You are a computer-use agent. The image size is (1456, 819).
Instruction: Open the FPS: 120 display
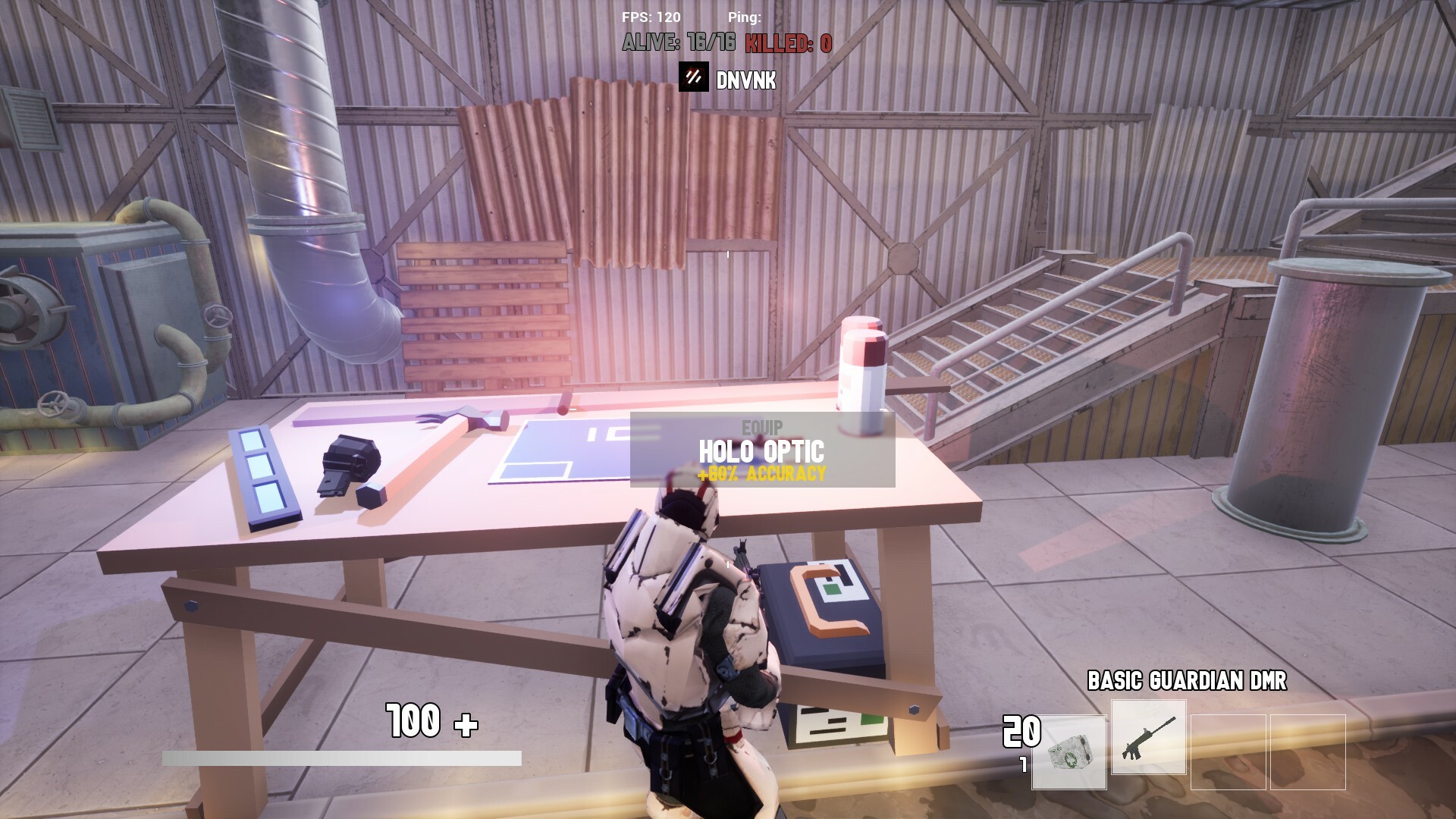coord(650,15)
